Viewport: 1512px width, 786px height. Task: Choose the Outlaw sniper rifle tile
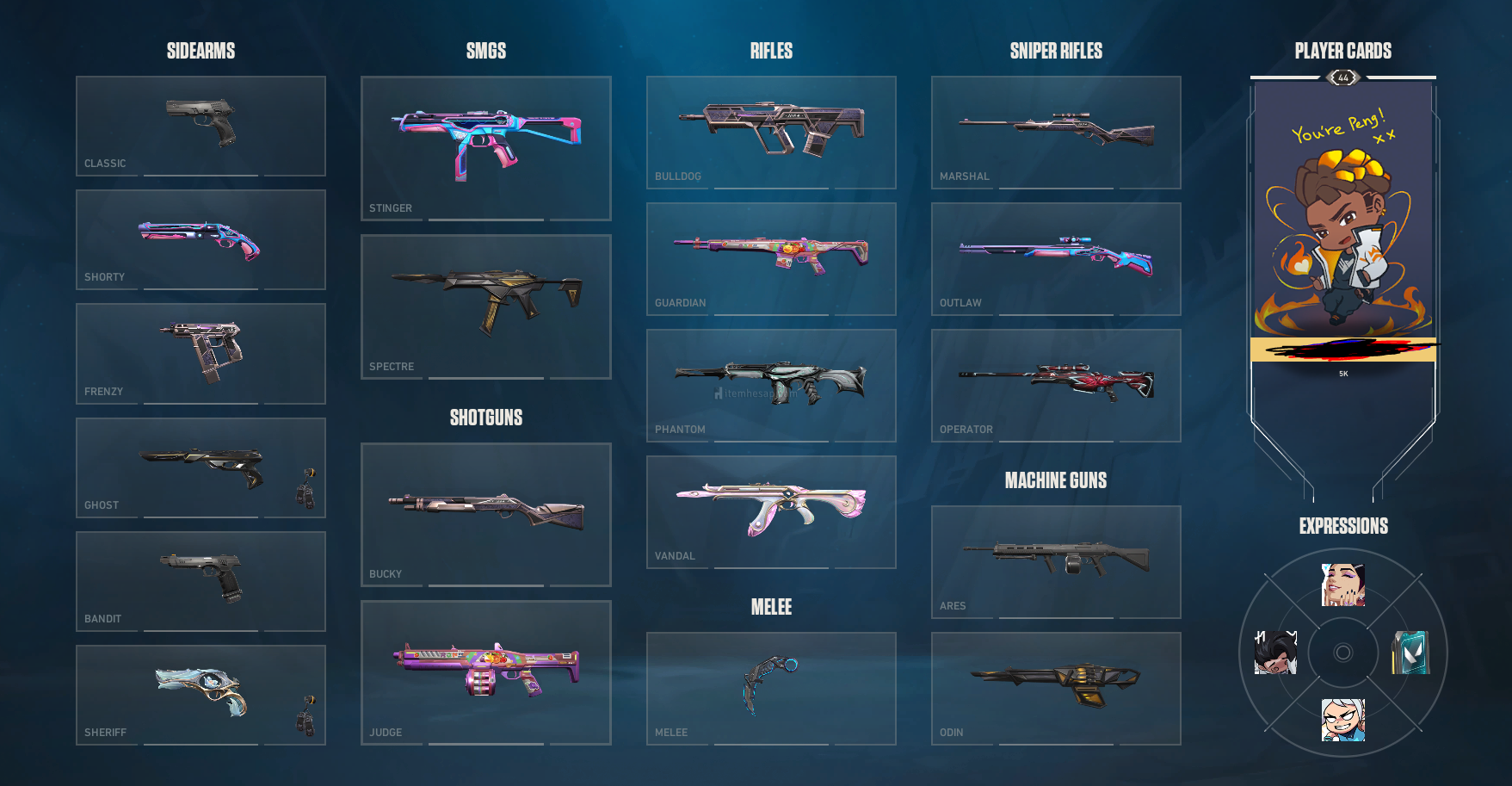pyautogui.click(x=1056, y=258)
